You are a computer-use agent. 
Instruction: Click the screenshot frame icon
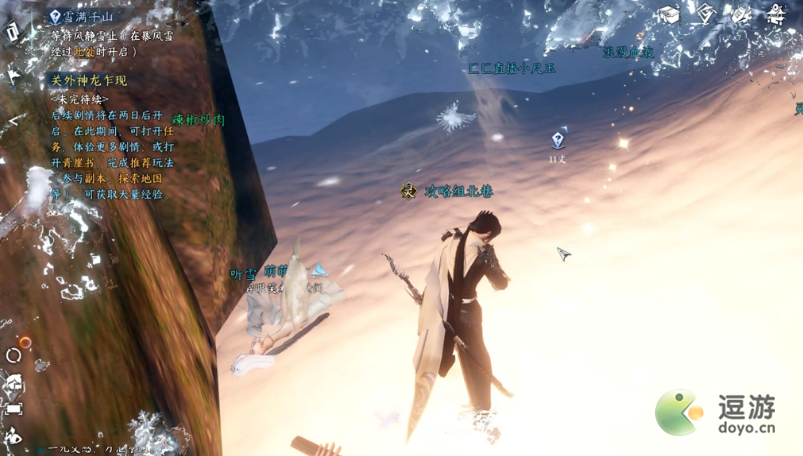click(14, 408)
